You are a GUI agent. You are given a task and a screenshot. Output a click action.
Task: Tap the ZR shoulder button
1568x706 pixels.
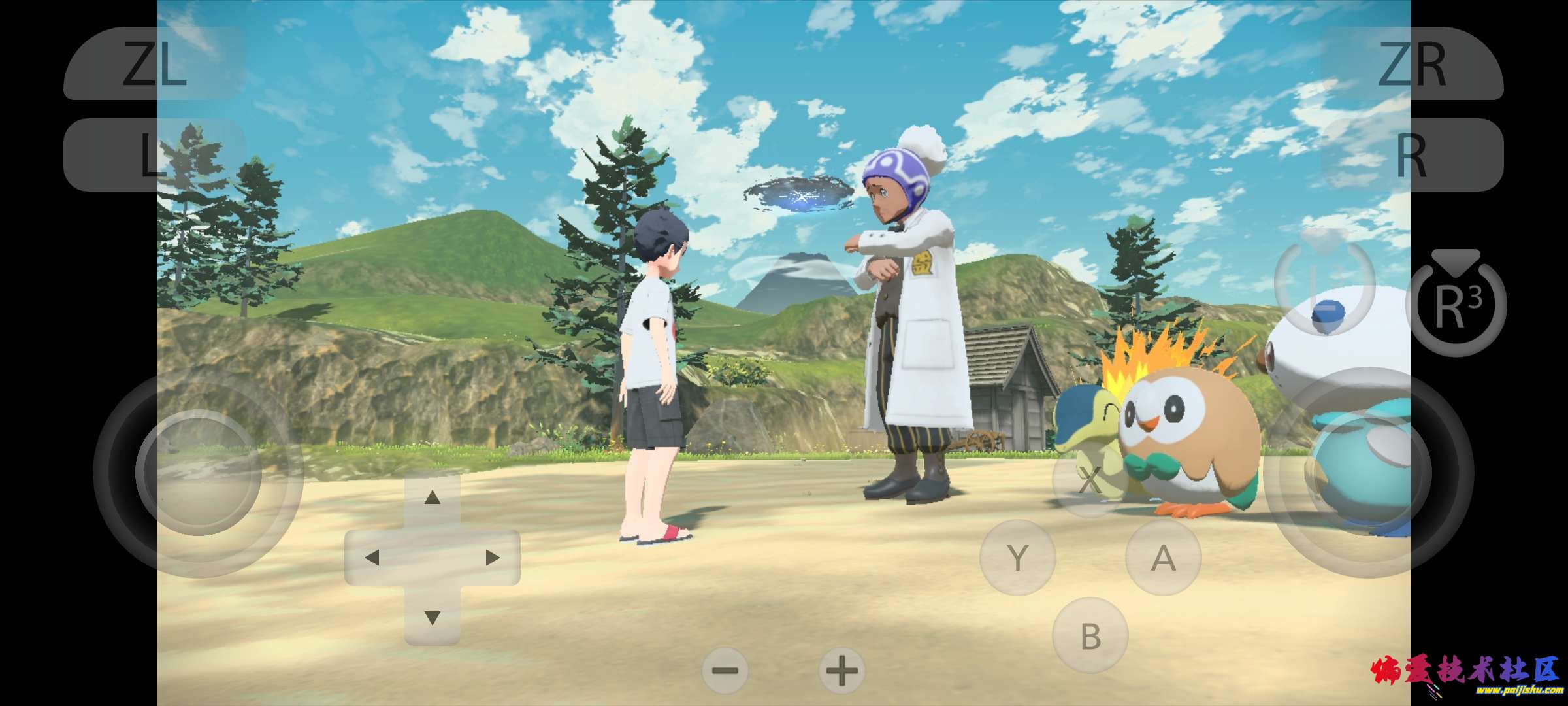click(x=1412, y=63)
